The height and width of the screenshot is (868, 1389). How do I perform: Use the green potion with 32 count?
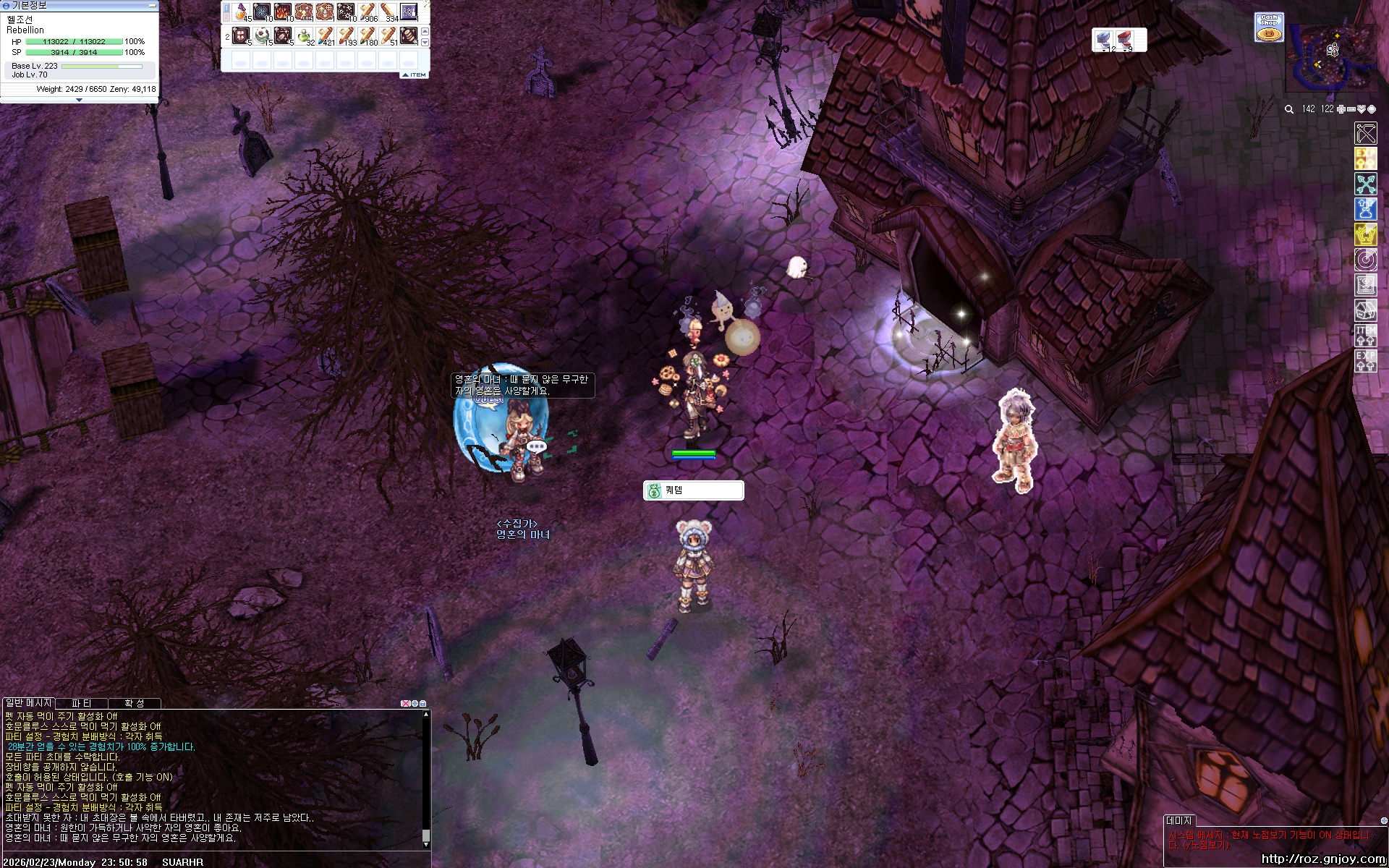(305, 35)
